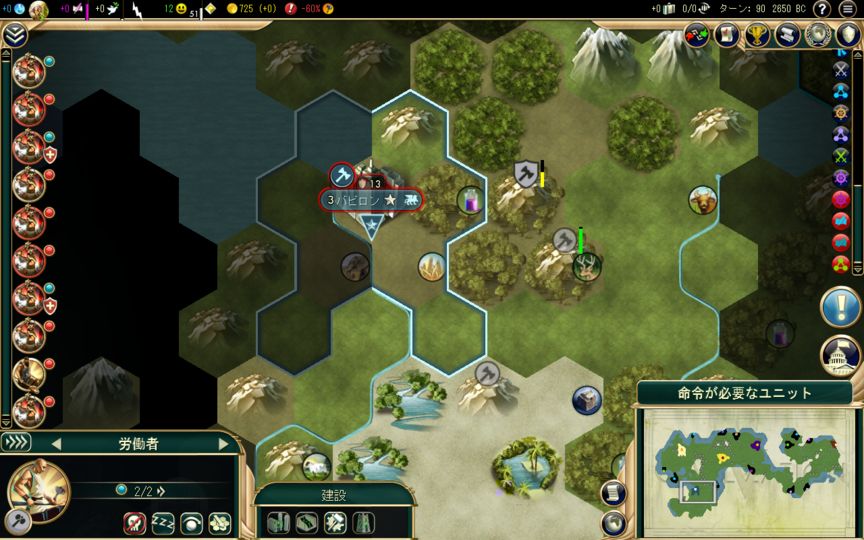
Task: Open the capitol building notification
Action: tap(840, 356)
